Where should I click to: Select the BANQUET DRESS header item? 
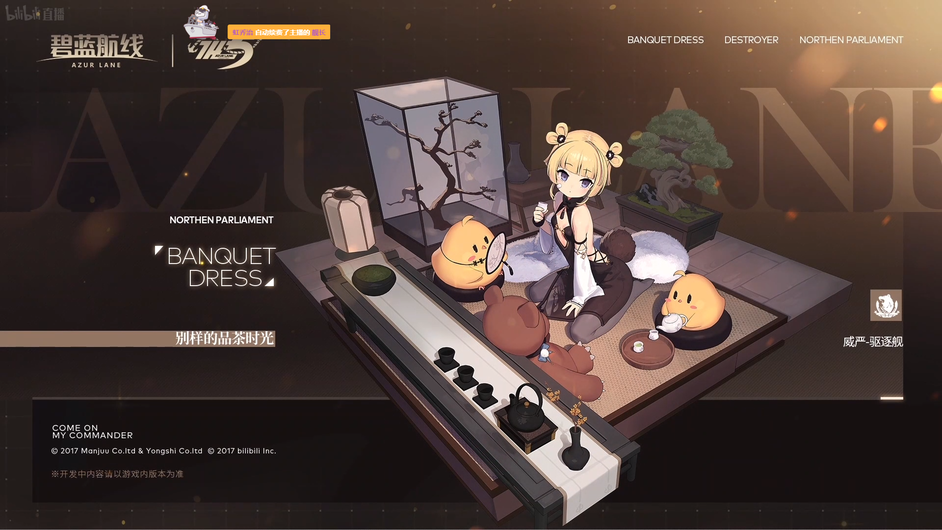665,40
